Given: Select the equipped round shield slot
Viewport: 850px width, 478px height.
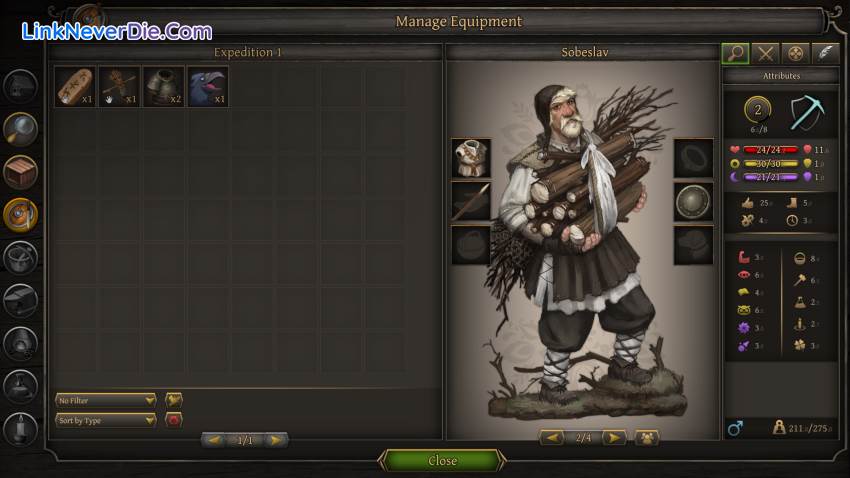Looking at the screenshot, I should coord(693,201).
